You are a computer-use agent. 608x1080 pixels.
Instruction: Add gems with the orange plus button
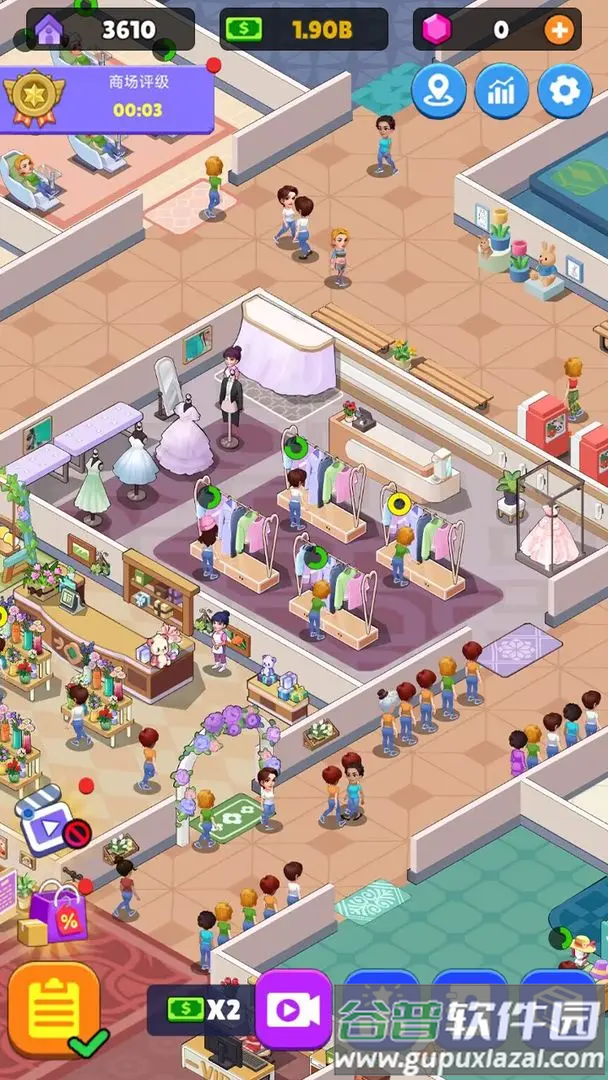558,30
